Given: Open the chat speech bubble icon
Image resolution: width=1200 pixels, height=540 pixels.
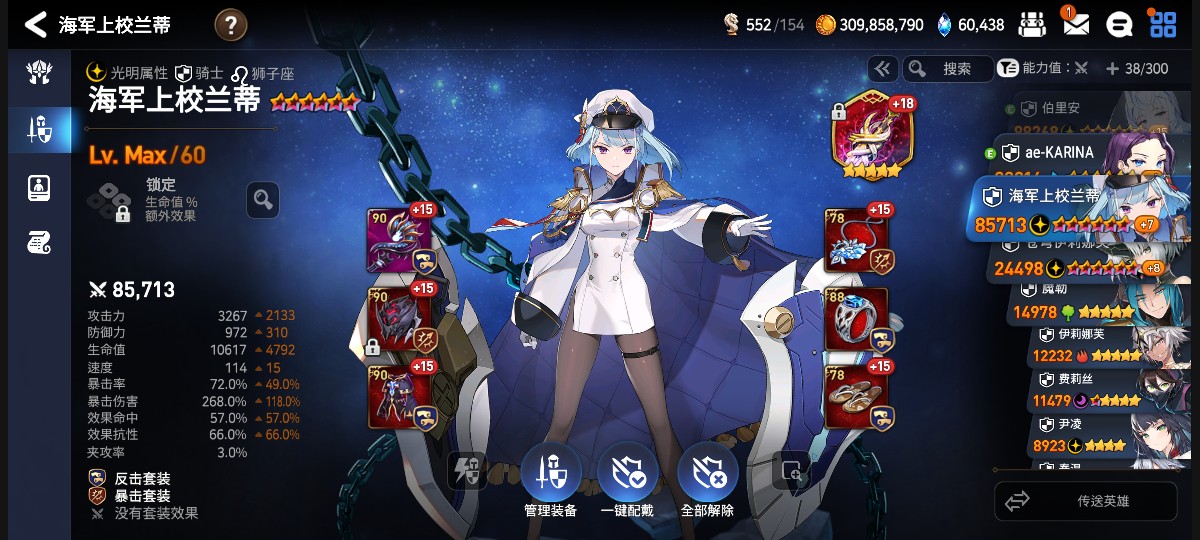Looking at the screenshot, I should click(1119, 25).
